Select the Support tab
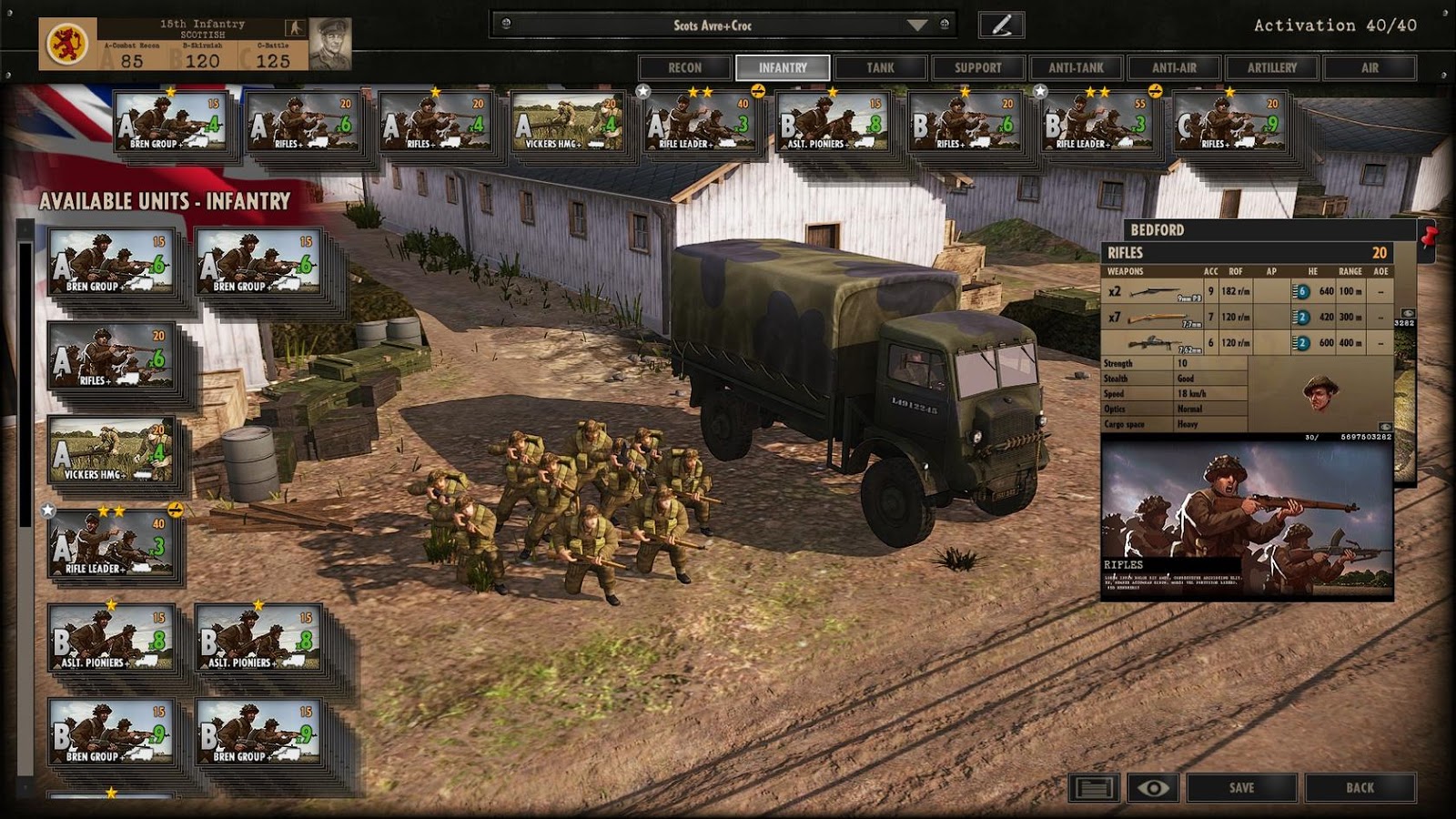This screenshot has height=819, width=1456. (x=977, y=67)
